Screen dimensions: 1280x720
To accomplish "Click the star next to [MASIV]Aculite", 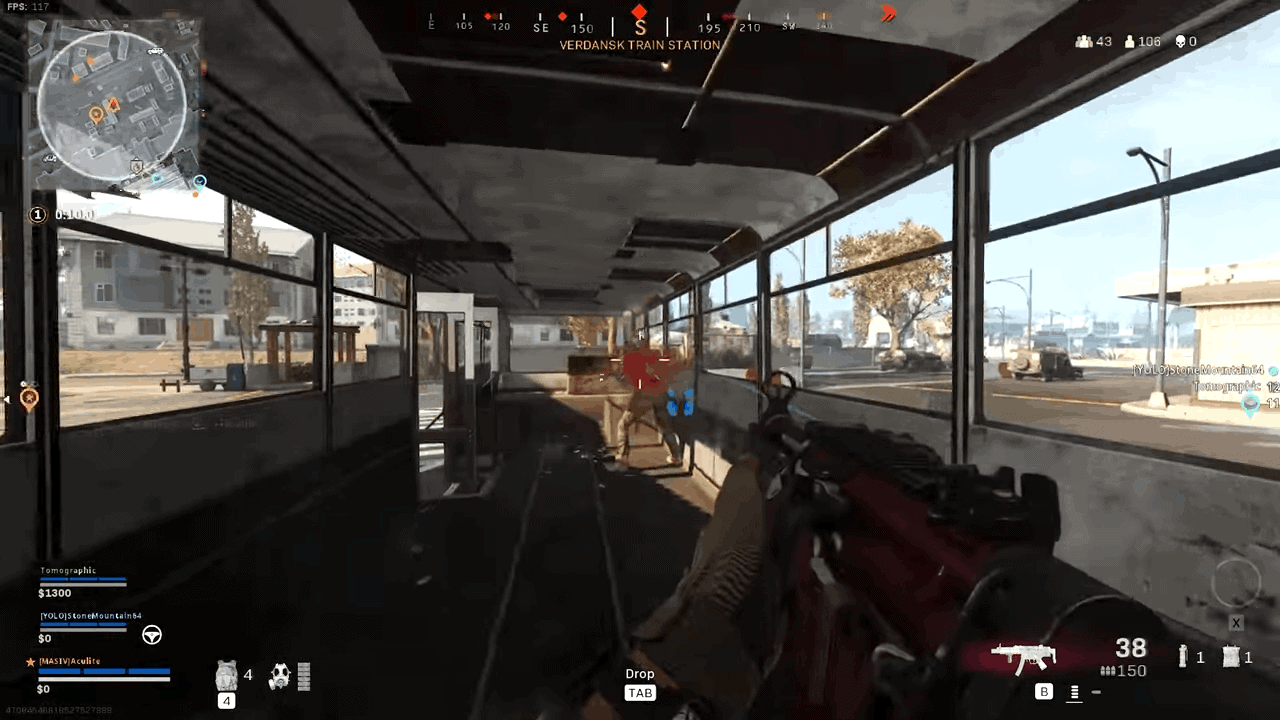I will [29, 660].
